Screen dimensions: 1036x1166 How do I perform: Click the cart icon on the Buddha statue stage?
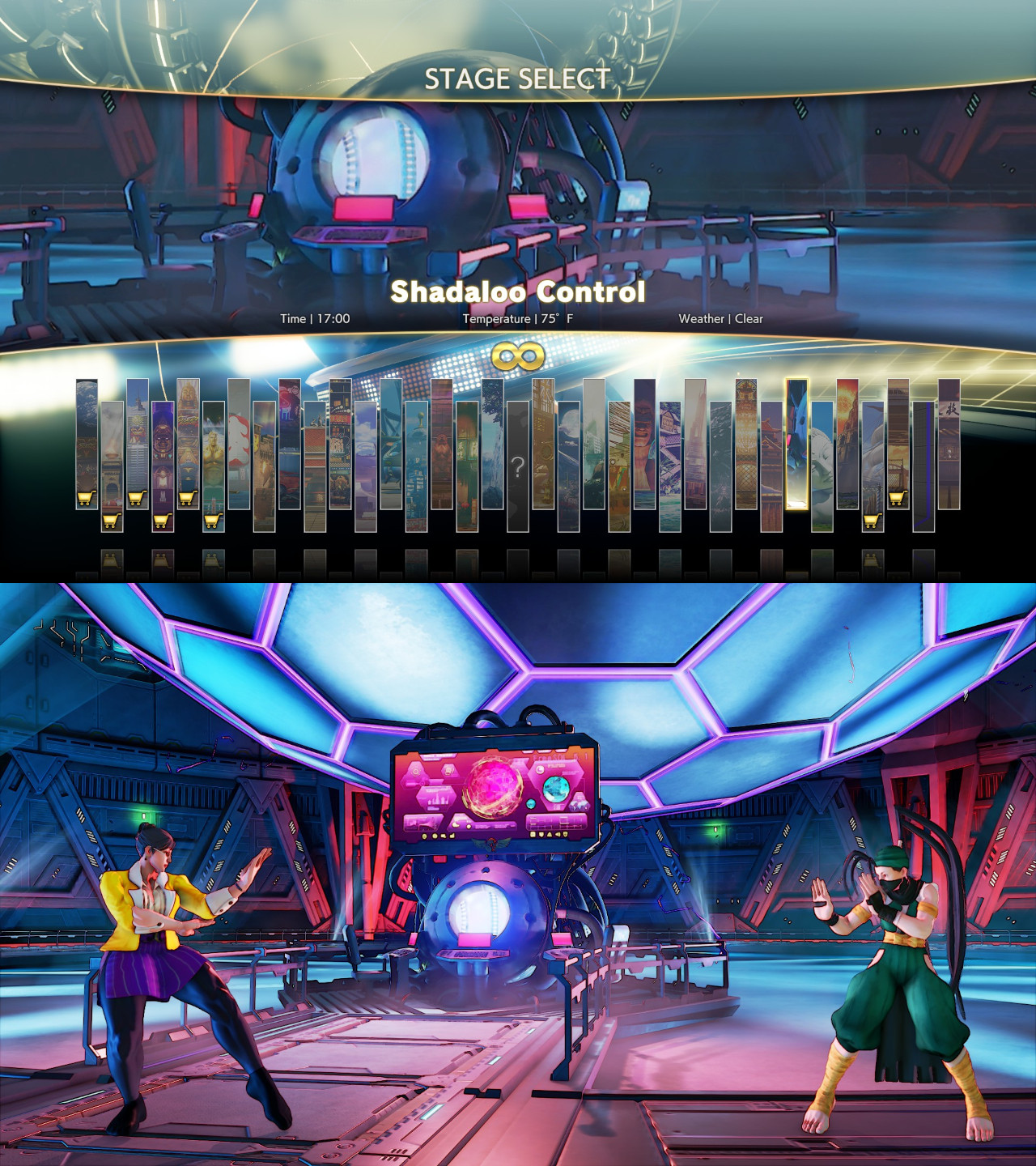[x=185, y=496]
